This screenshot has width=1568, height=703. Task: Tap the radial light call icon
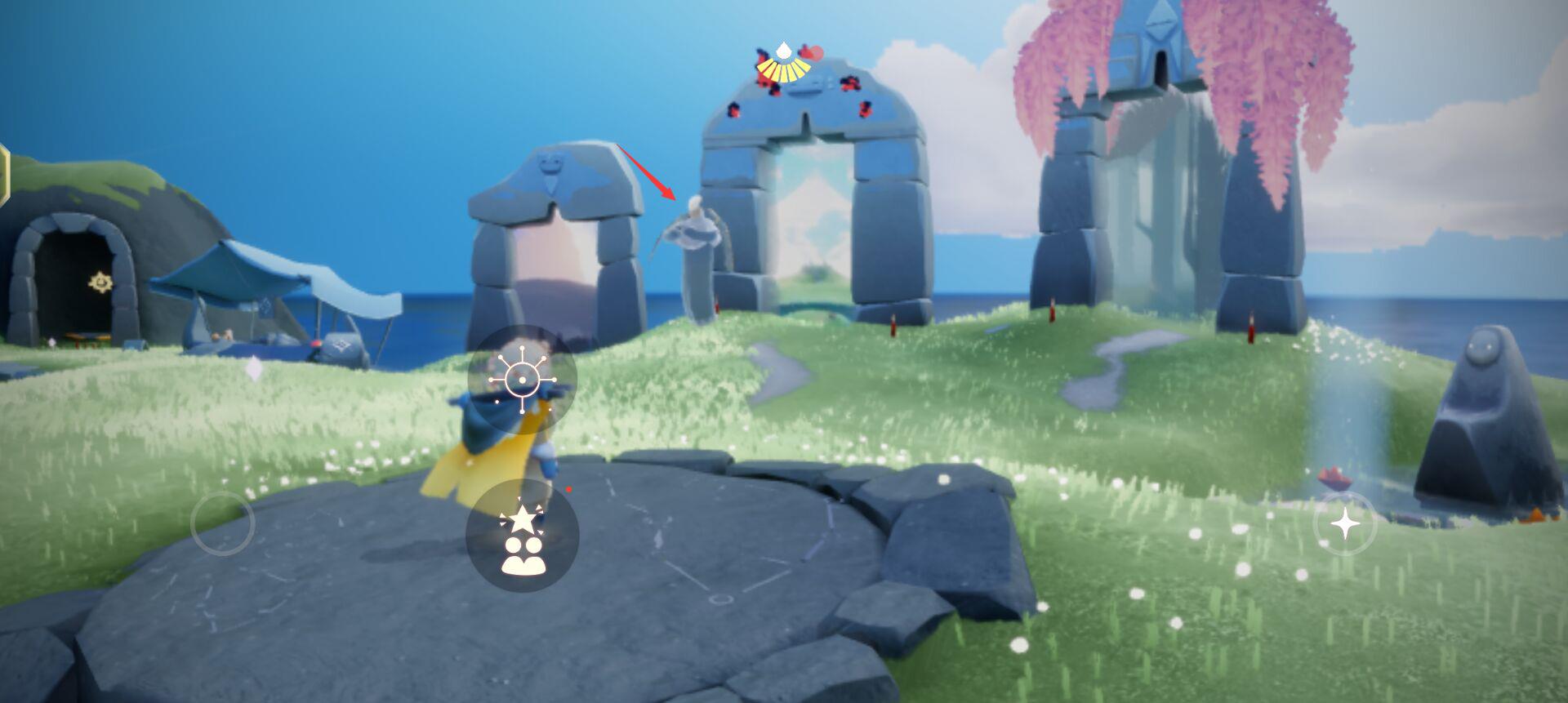tap(522, 380)
